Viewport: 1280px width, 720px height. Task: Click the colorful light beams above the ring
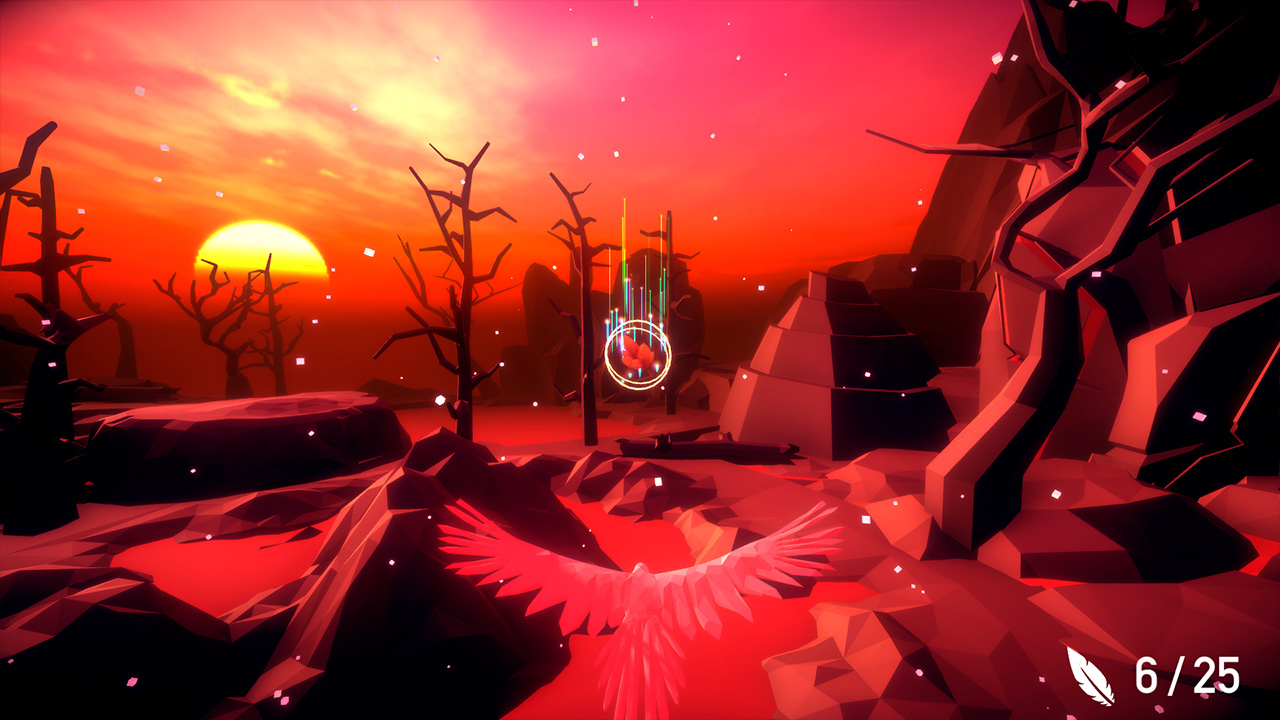point(638,260)
